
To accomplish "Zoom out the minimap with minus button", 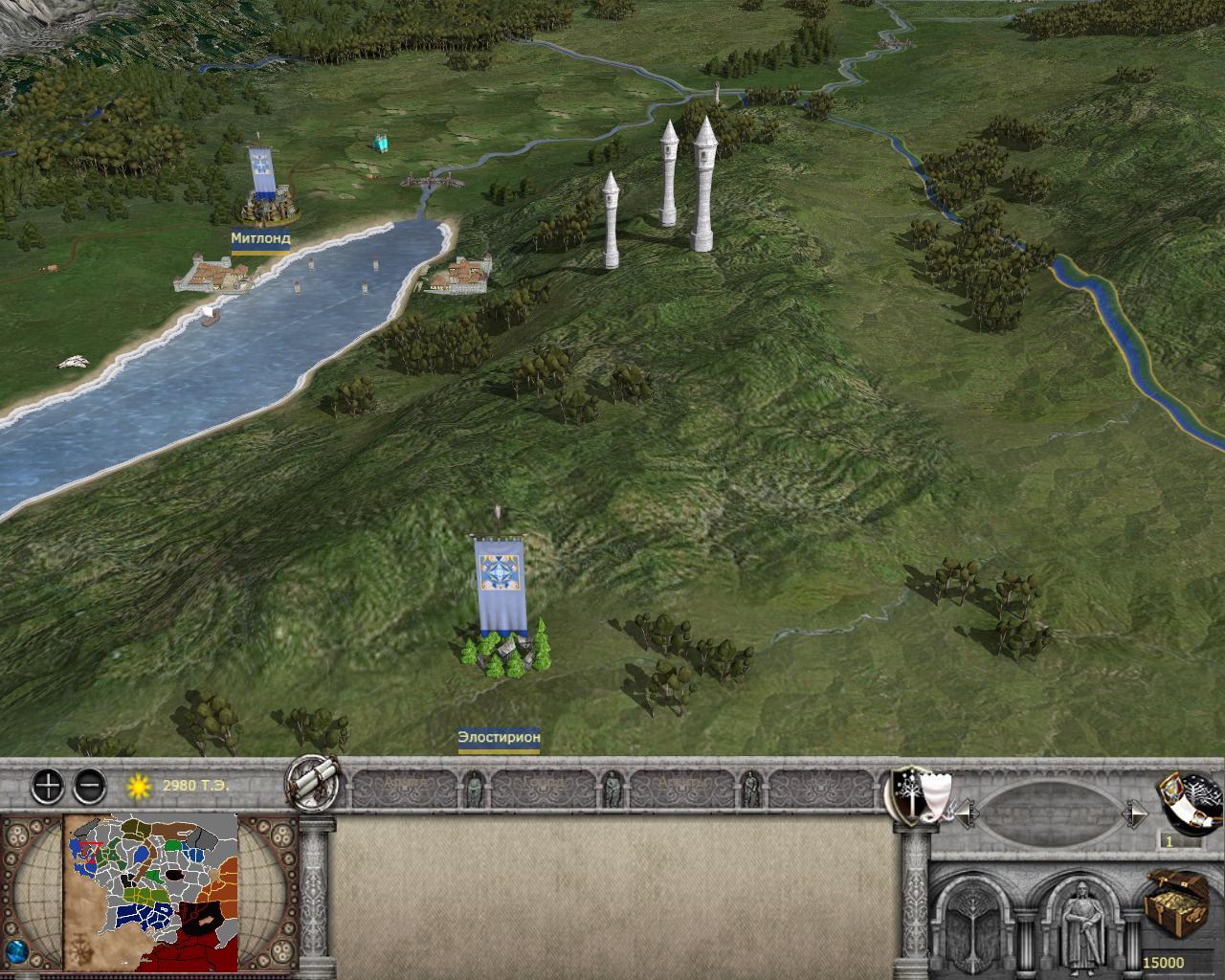I will point(89,787).
